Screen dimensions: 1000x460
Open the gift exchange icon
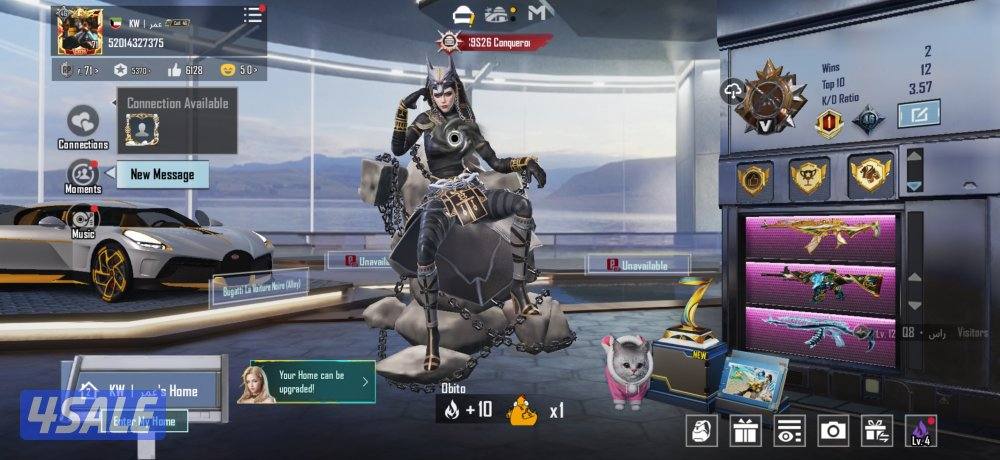(877, 431)
